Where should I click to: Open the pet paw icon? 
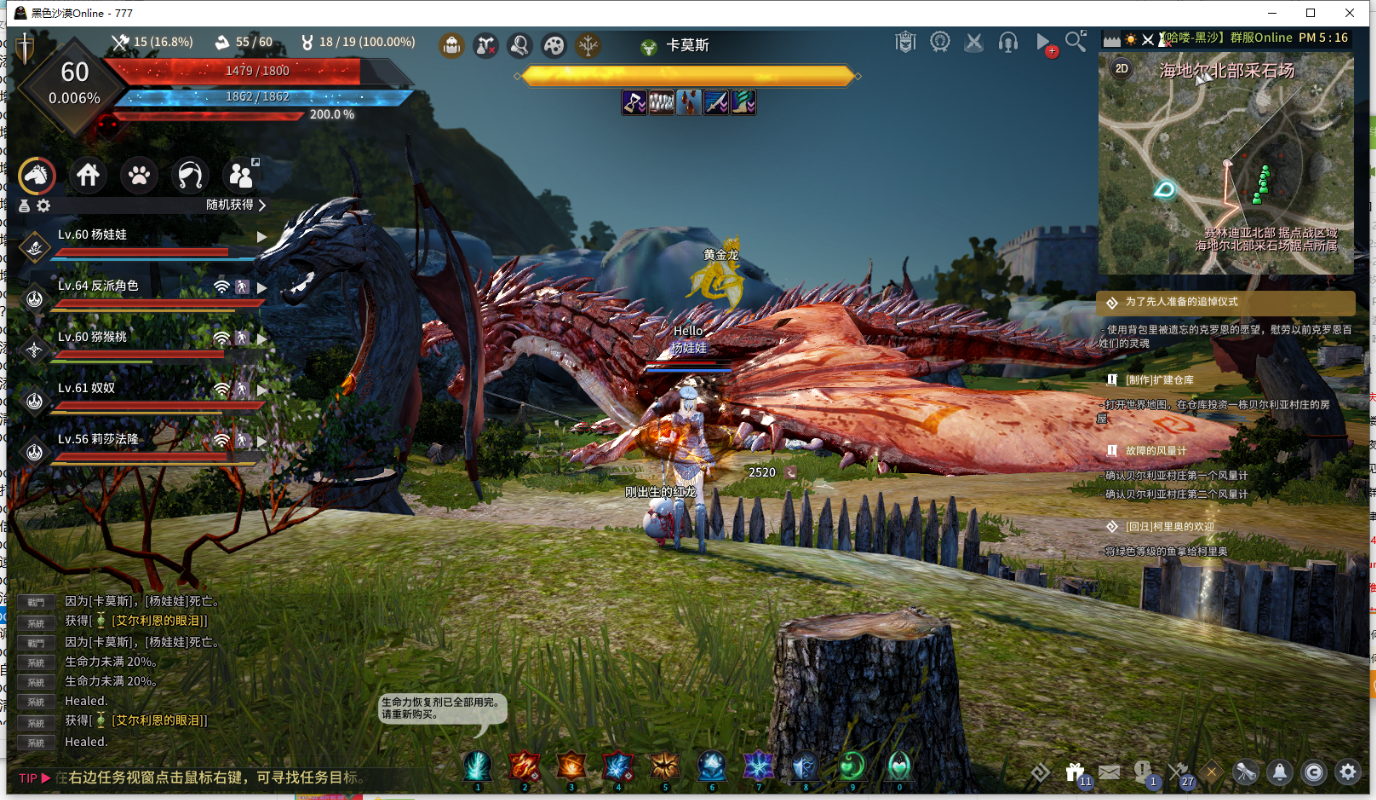[x=139, y=176]
